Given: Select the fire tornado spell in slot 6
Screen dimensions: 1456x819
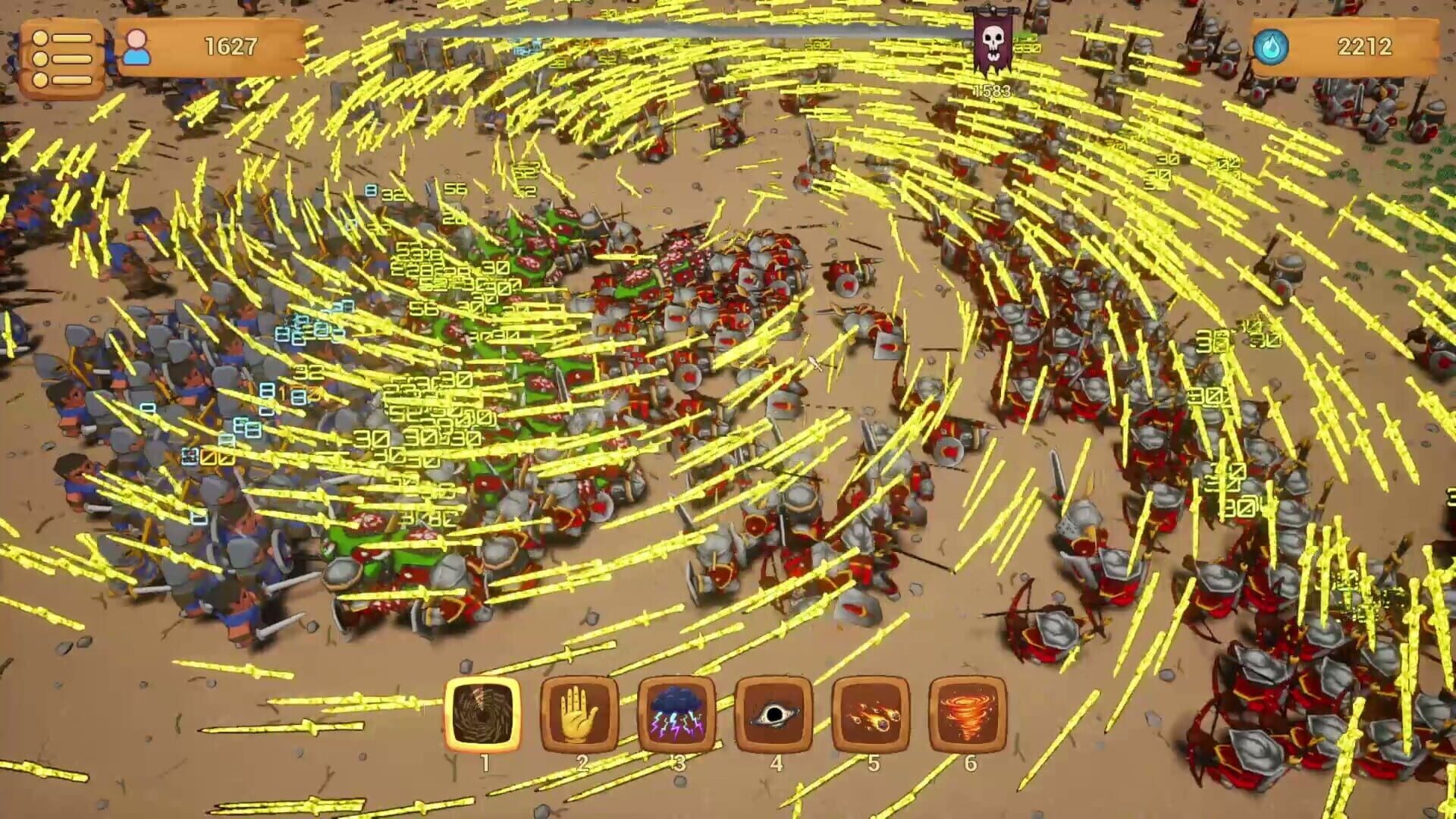Looking at the screenshot, I should click(971, 712).
